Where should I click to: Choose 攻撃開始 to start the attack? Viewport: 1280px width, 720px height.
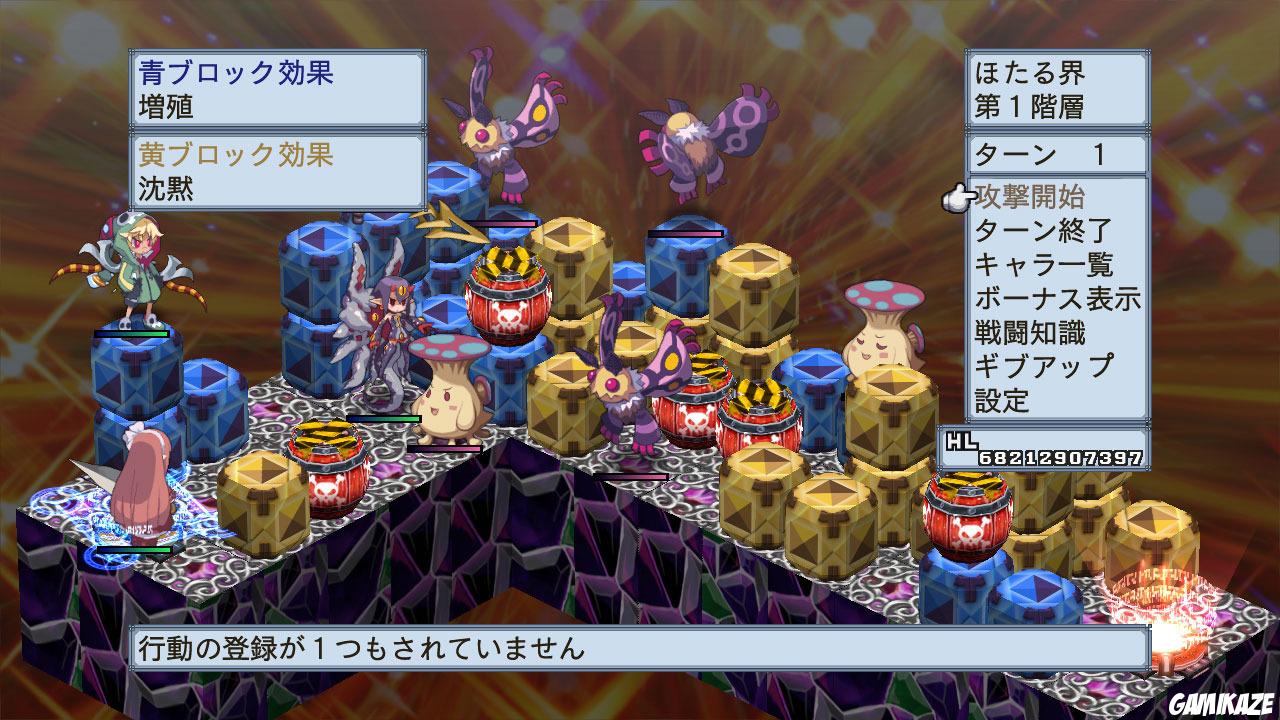coord(1032,198)
